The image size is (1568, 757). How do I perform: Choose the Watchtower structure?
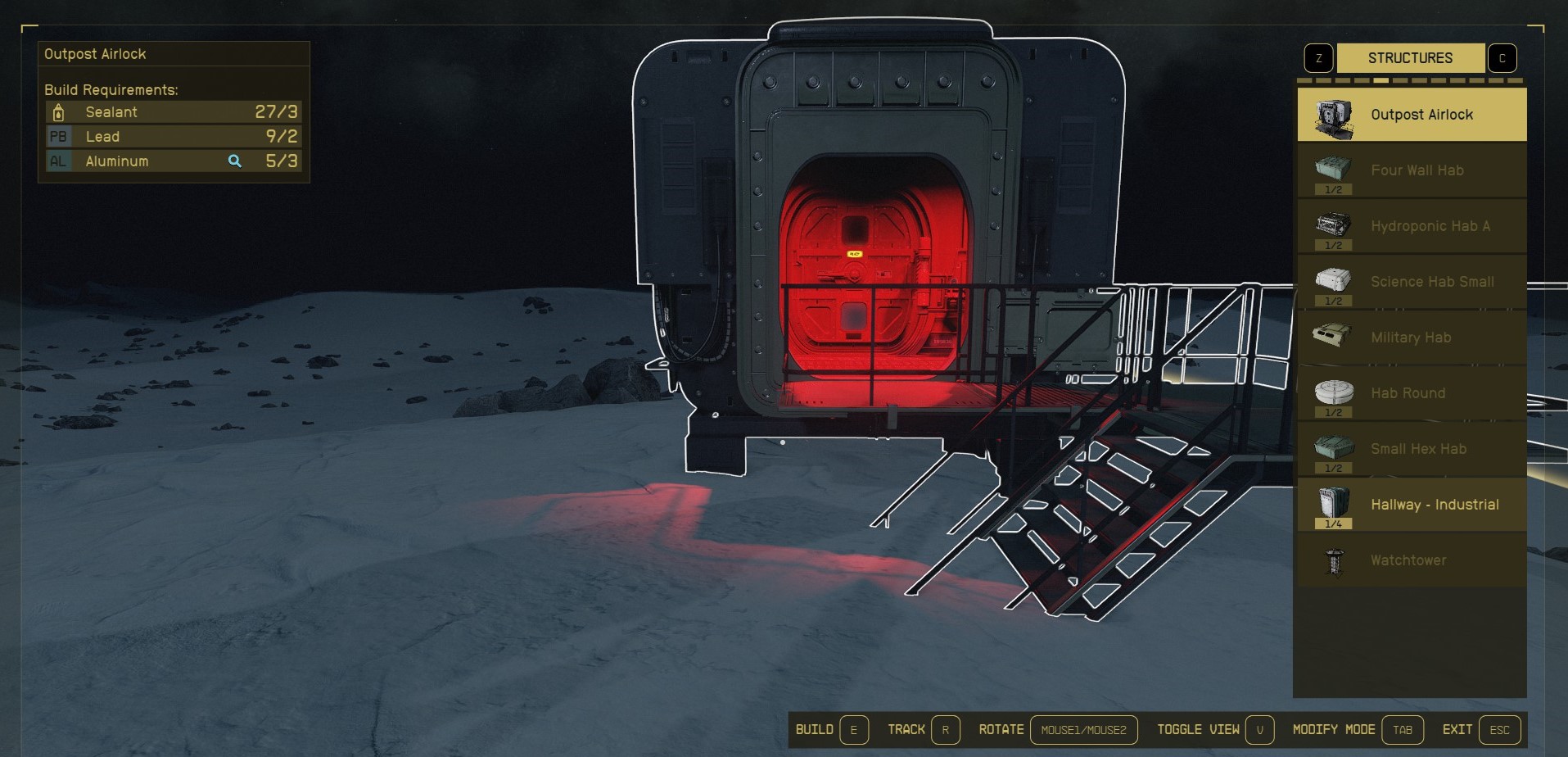[x=1412, y=560]
